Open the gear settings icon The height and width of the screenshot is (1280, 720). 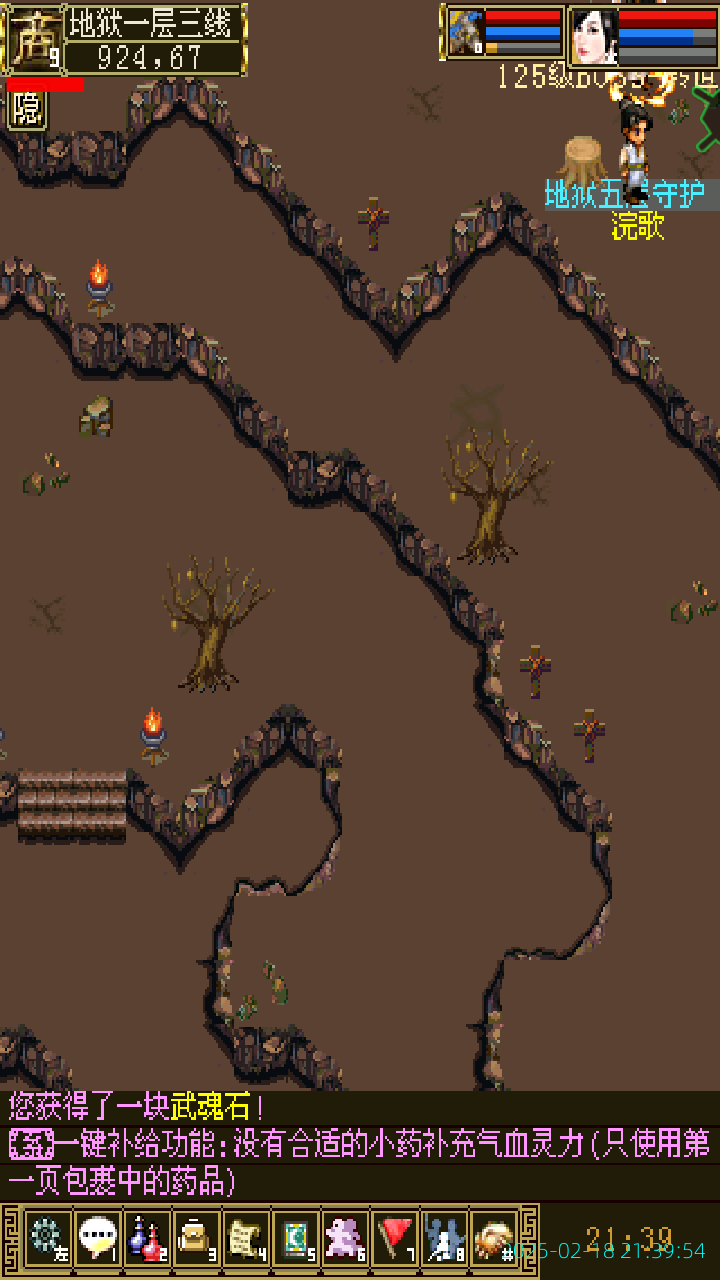(x=47, y=1239)
